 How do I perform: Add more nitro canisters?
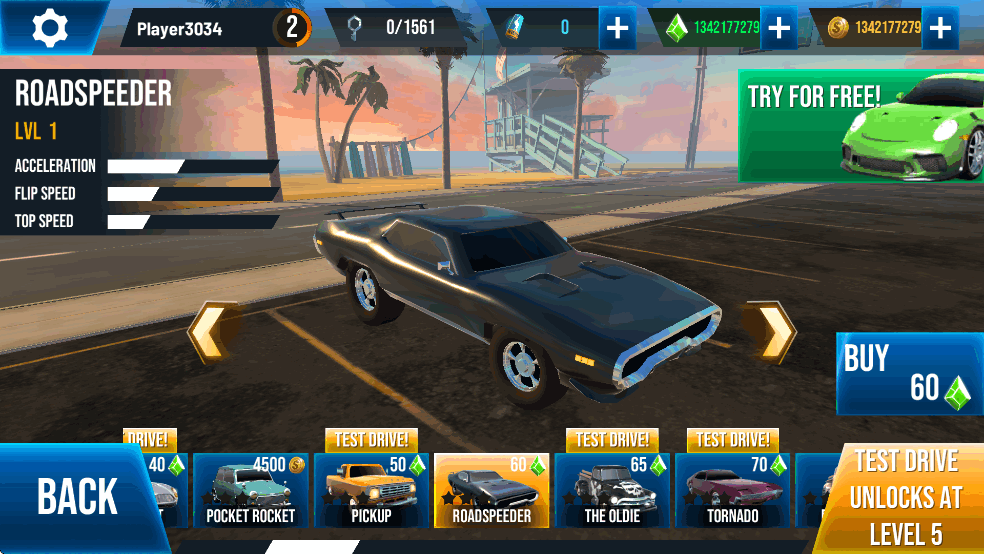point(618,28)
